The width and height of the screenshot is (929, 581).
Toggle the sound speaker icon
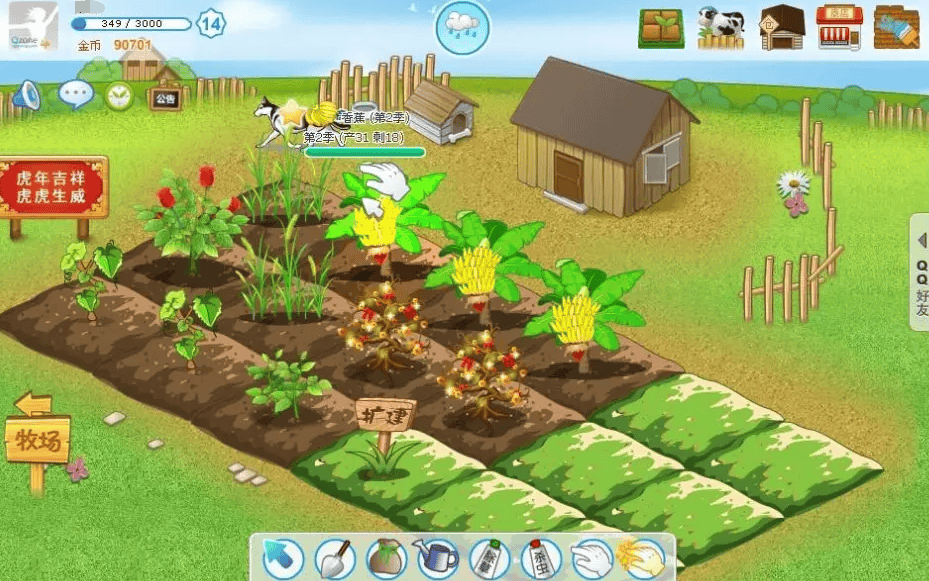(x=26, y=95)
